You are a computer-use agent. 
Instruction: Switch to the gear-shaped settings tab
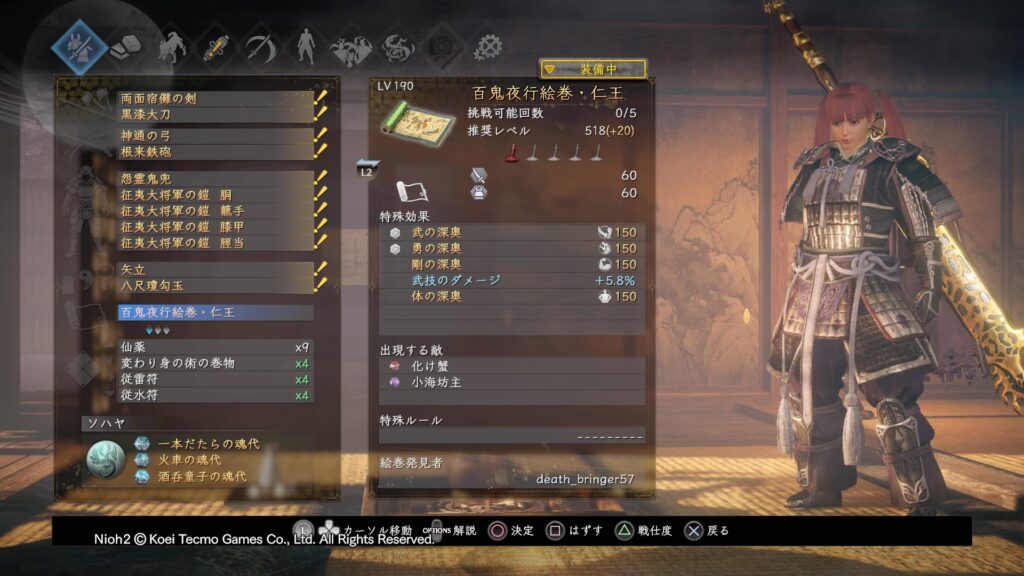coord(488,47)
